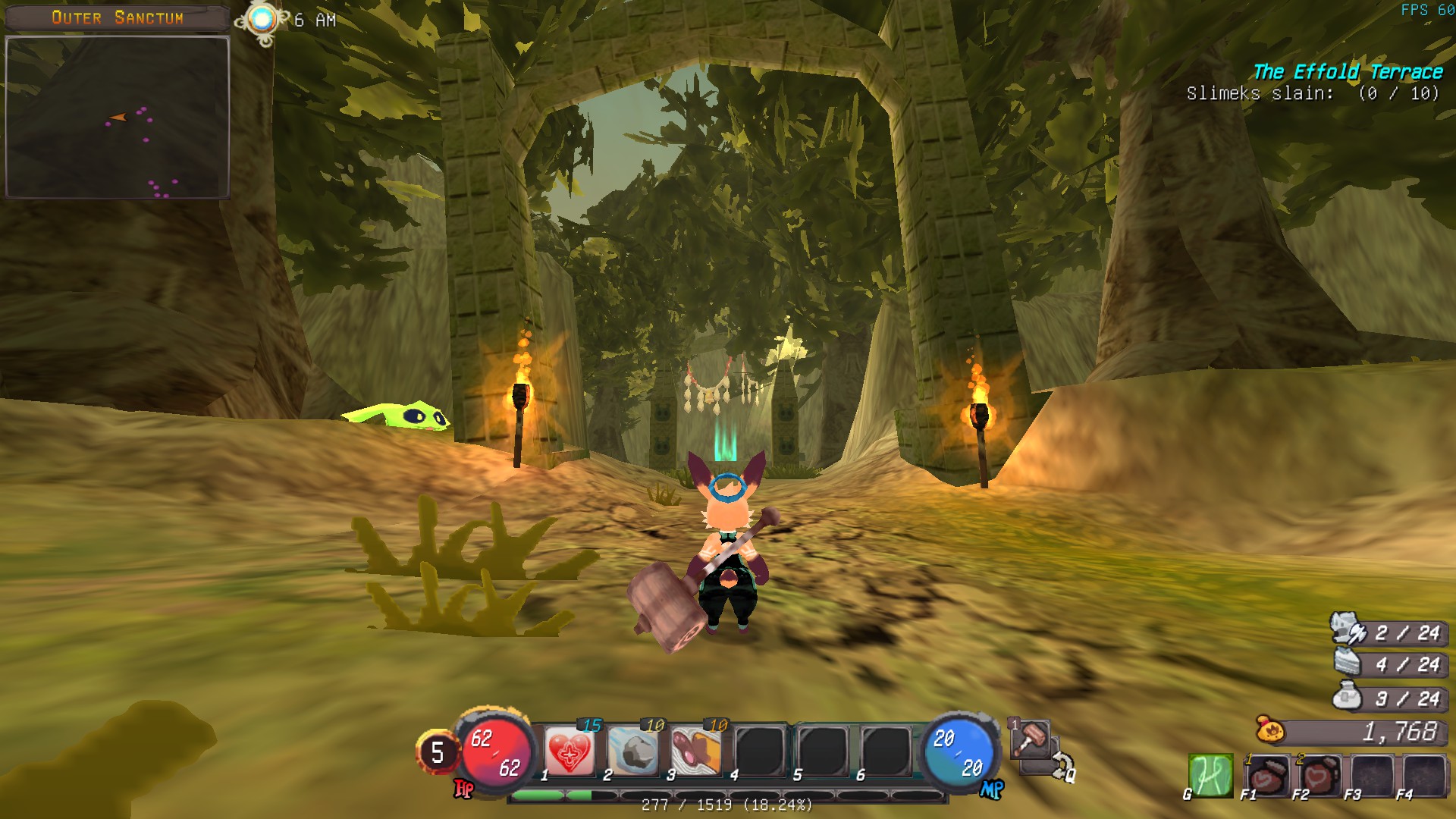Consume the heart flask in the F2 slot
This screenshot has width=1456, height=819.
[1318, 775]
